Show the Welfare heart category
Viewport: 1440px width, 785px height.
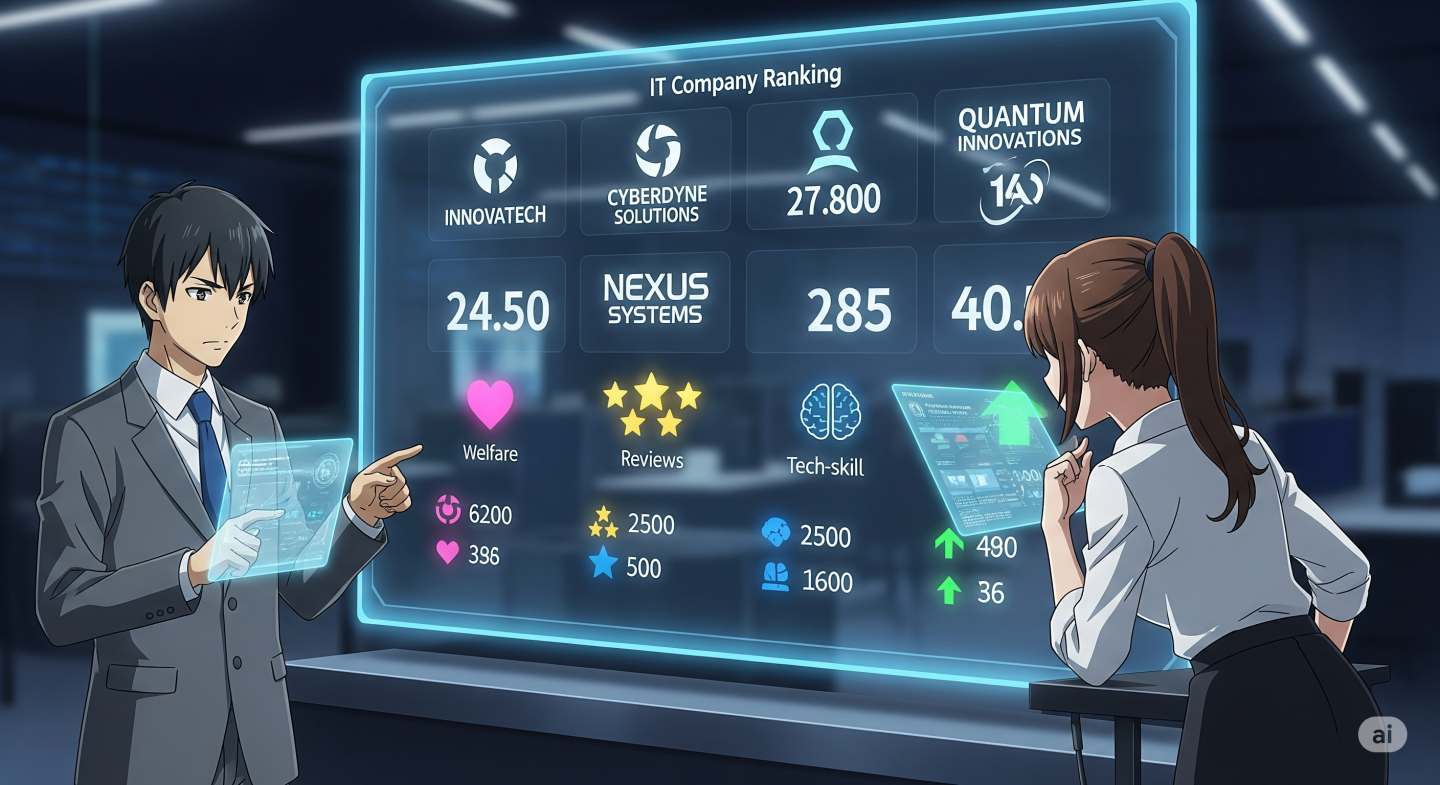[490, 405]
